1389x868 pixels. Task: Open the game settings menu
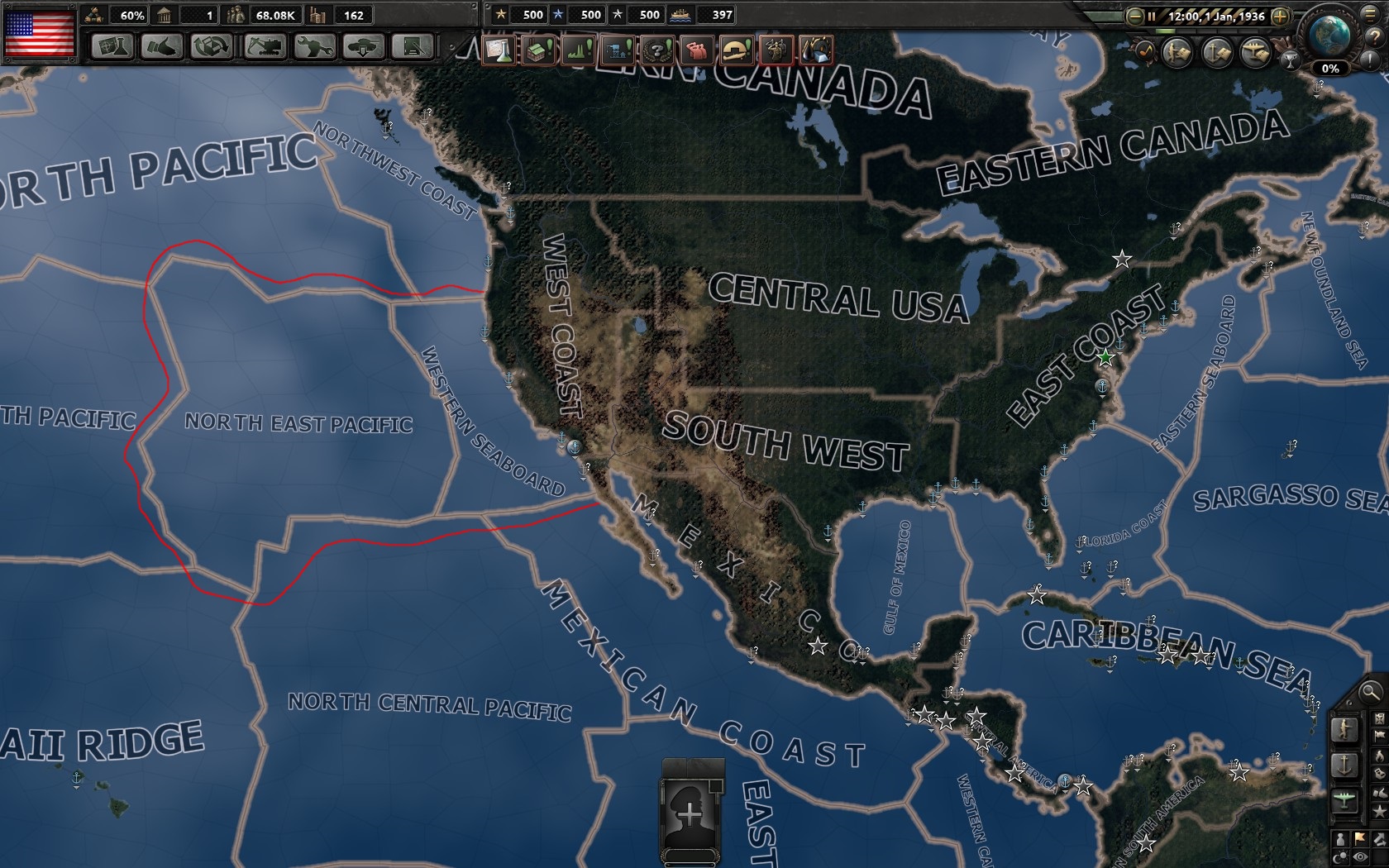tap(1369, 16)
